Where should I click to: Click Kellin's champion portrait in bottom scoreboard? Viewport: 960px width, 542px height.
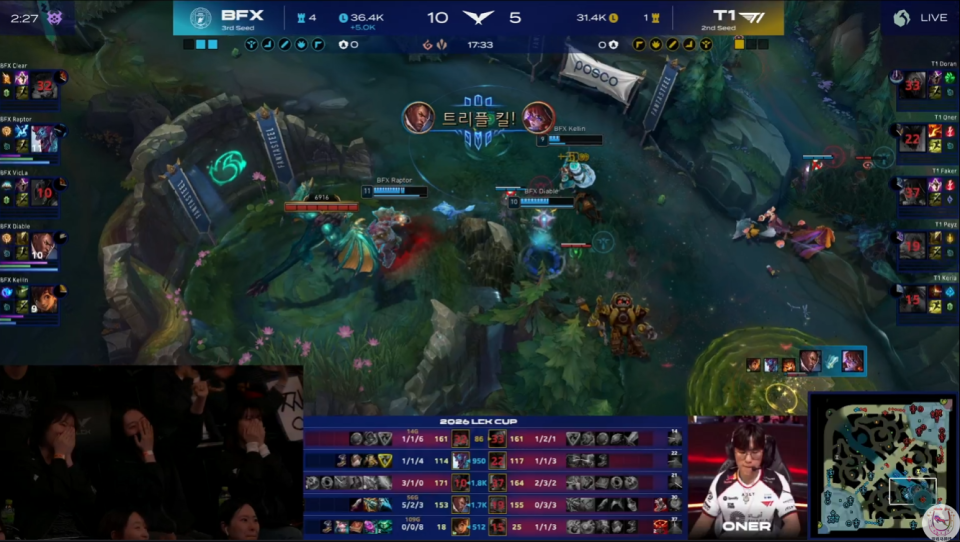pos(461,526)
